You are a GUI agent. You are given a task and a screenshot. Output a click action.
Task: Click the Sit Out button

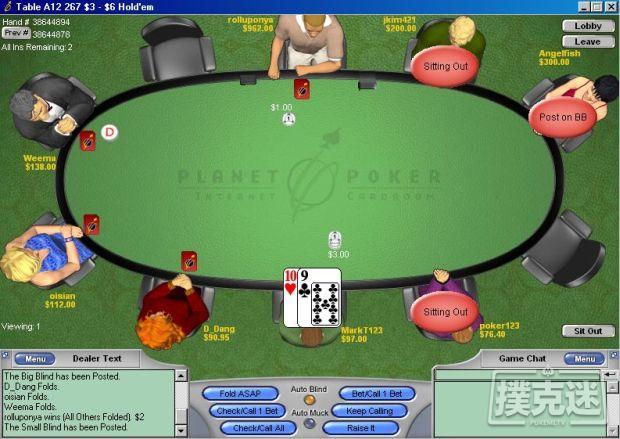tap(588, 331)
